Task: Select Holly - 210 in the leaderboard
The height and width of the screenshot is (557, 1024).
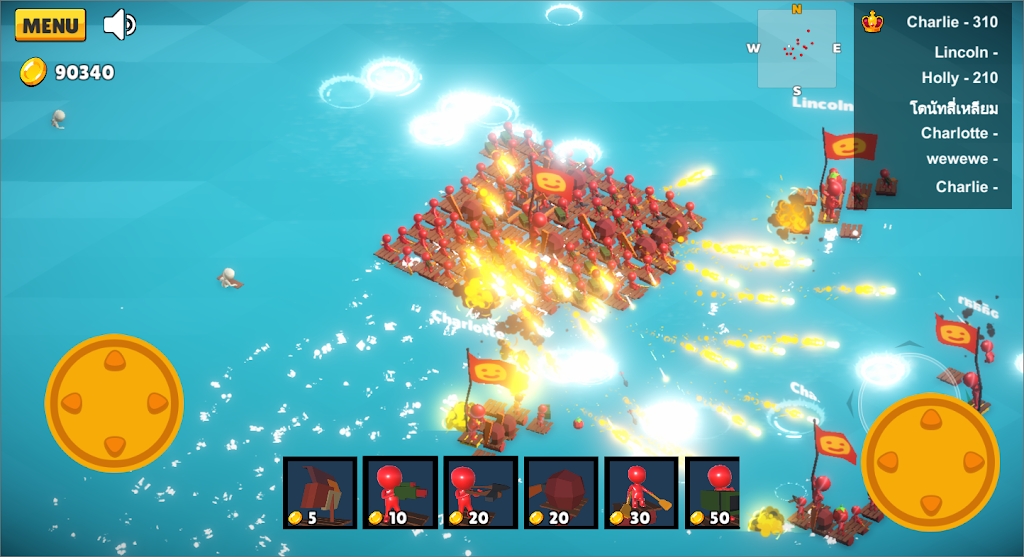Action: pyautogui.click(x=959, y=78)
